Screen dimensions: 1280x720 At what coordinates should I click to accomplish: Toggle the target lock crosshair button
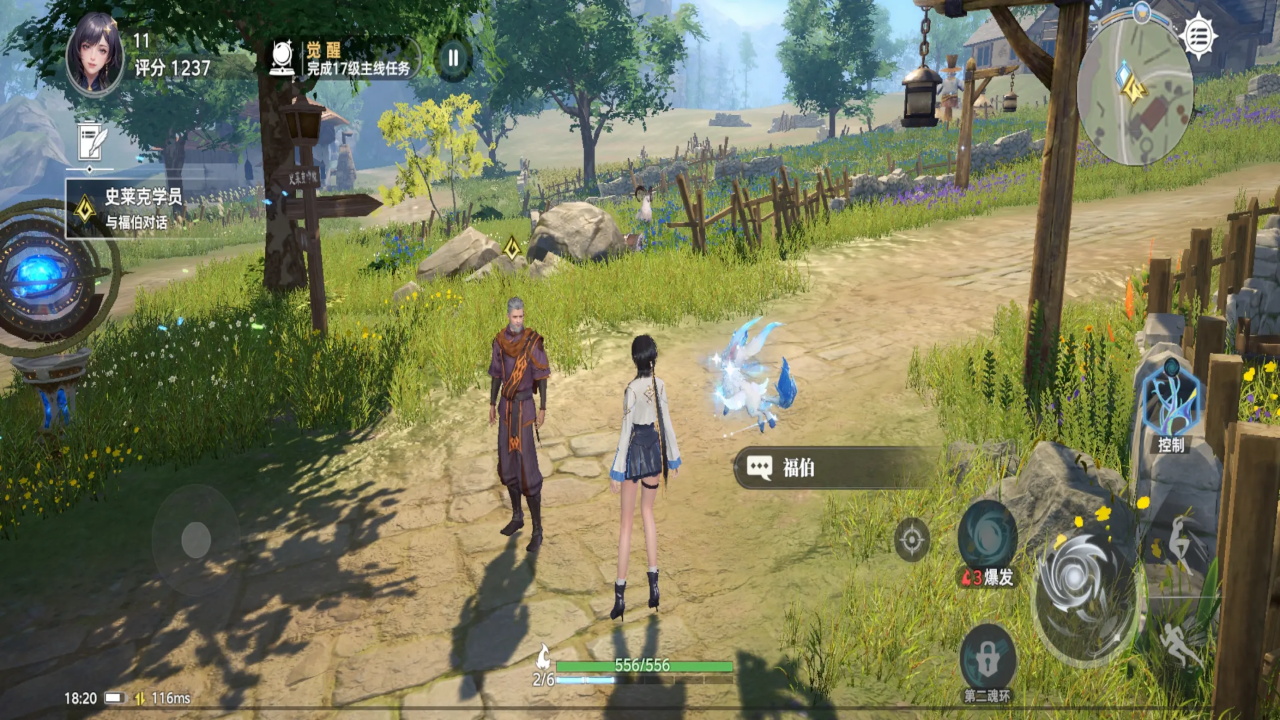pyautogui.click(x=911, y=540)
